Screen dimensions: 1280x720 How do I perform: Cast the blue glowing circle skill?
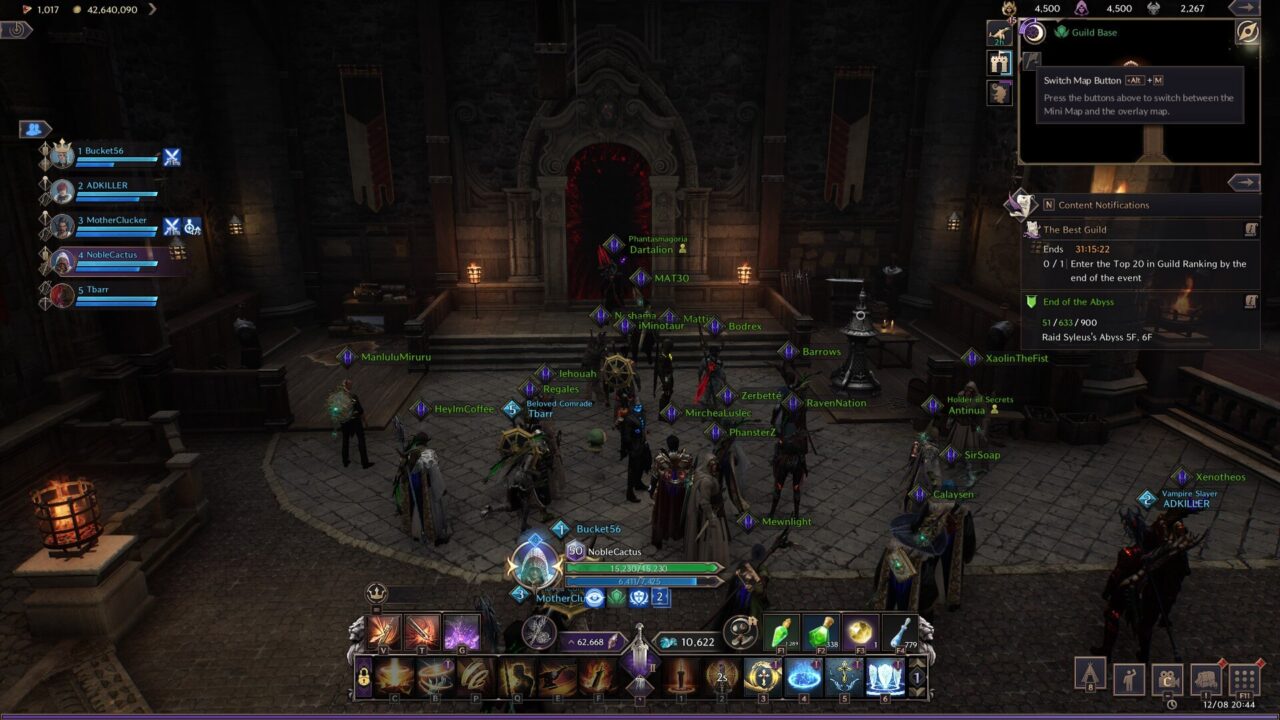804,677
